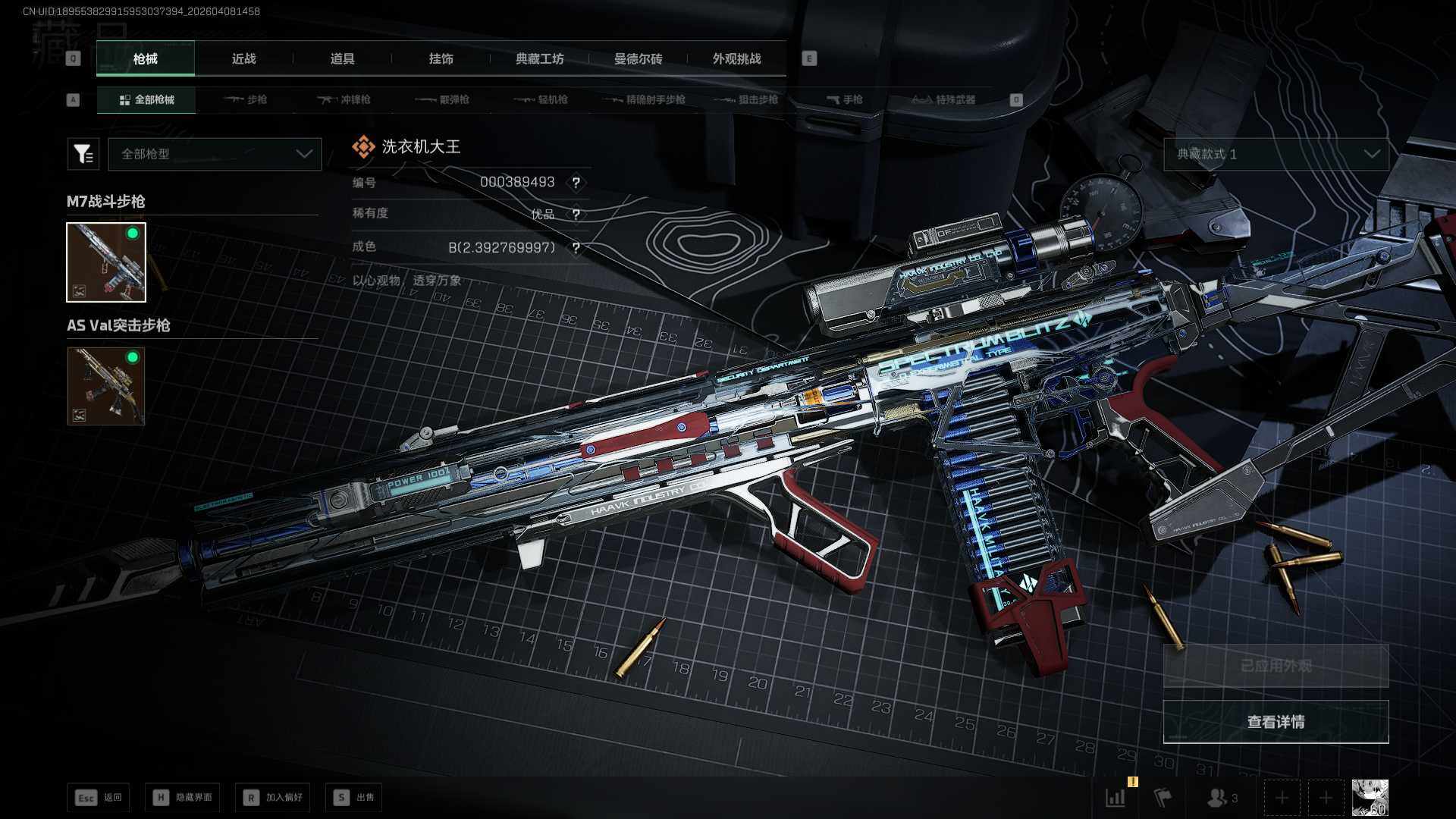Switch to the 近战 melee tab
1456x819 pixels.
coord(243,58)
